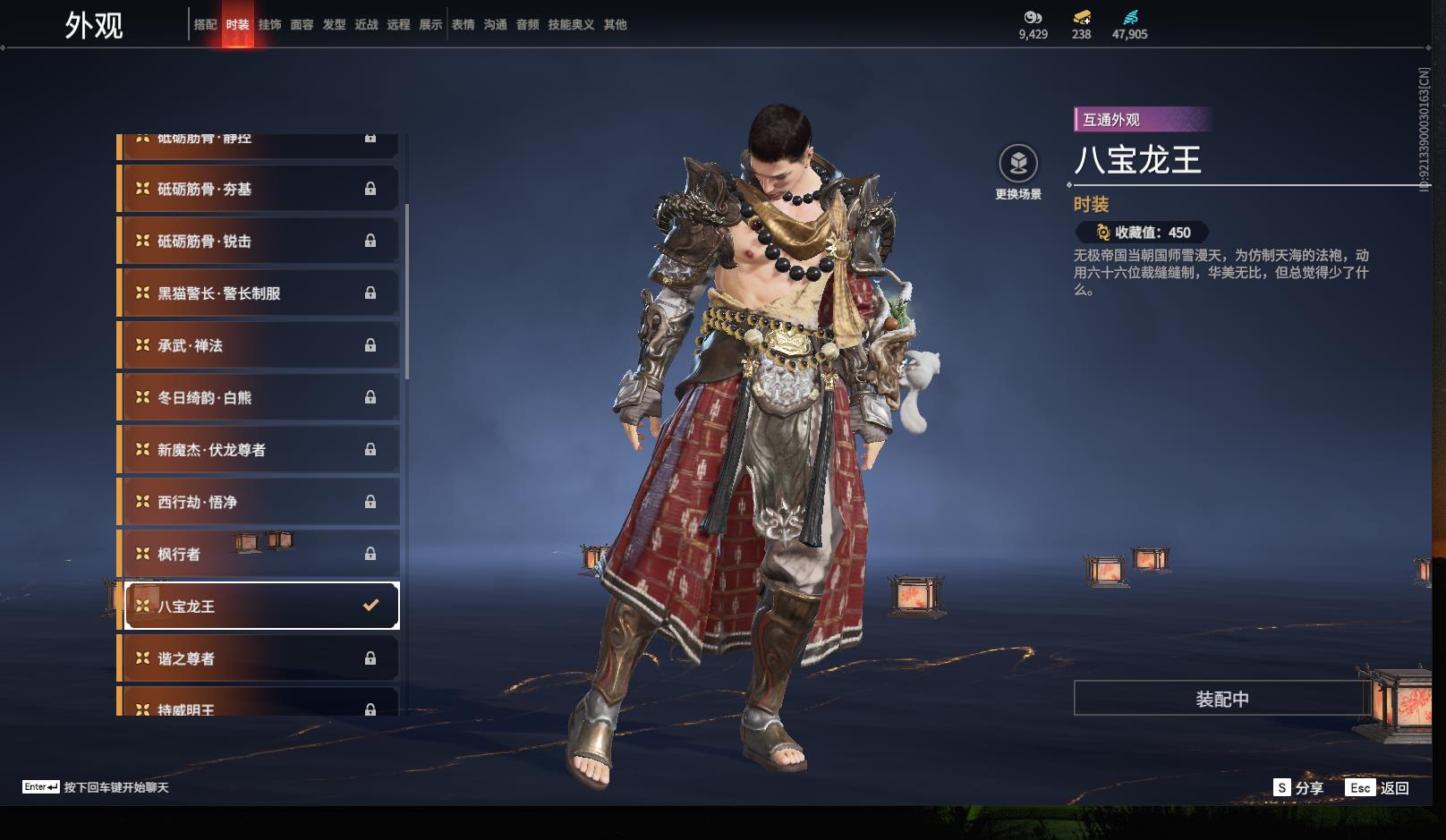Switch to the 近战 tab
This screenshot has width=1446, height=840.
(366, 25)
